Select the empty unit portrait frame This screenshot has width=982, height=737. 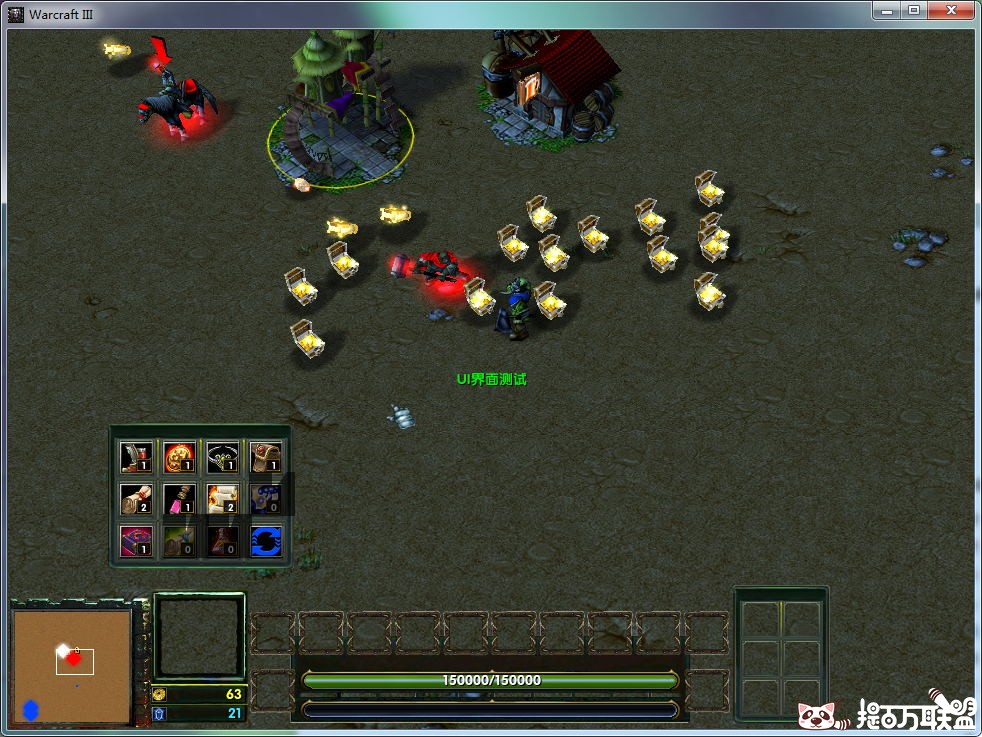click(x=199, y=637)
